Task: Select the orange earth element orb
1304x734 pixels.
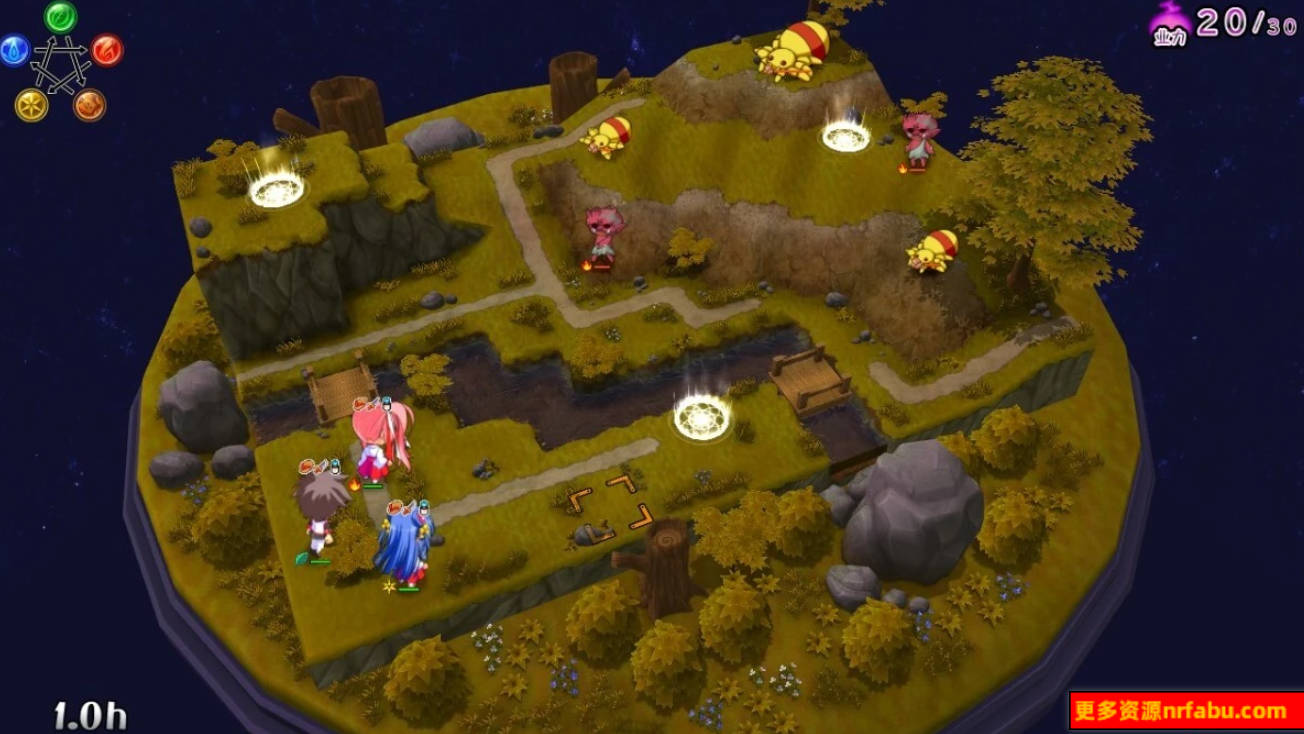Action: pyautogui.click(x=90, y=105)
